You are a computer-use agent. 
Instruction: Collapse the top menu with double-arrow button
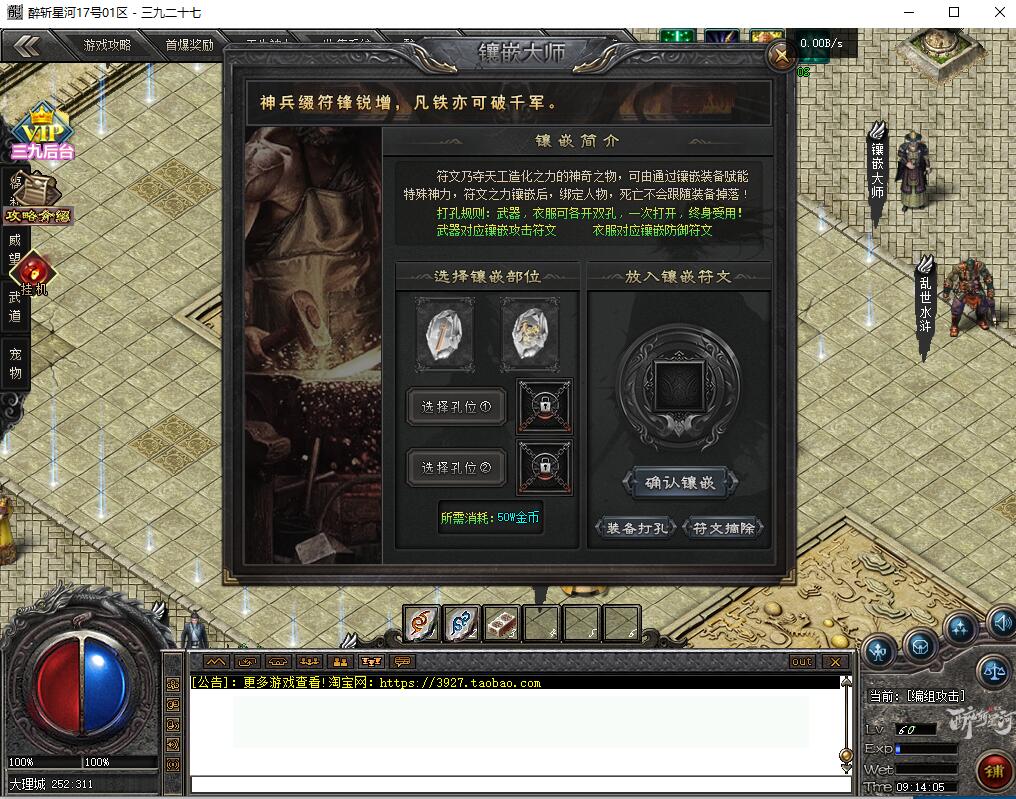coord(27,45)
